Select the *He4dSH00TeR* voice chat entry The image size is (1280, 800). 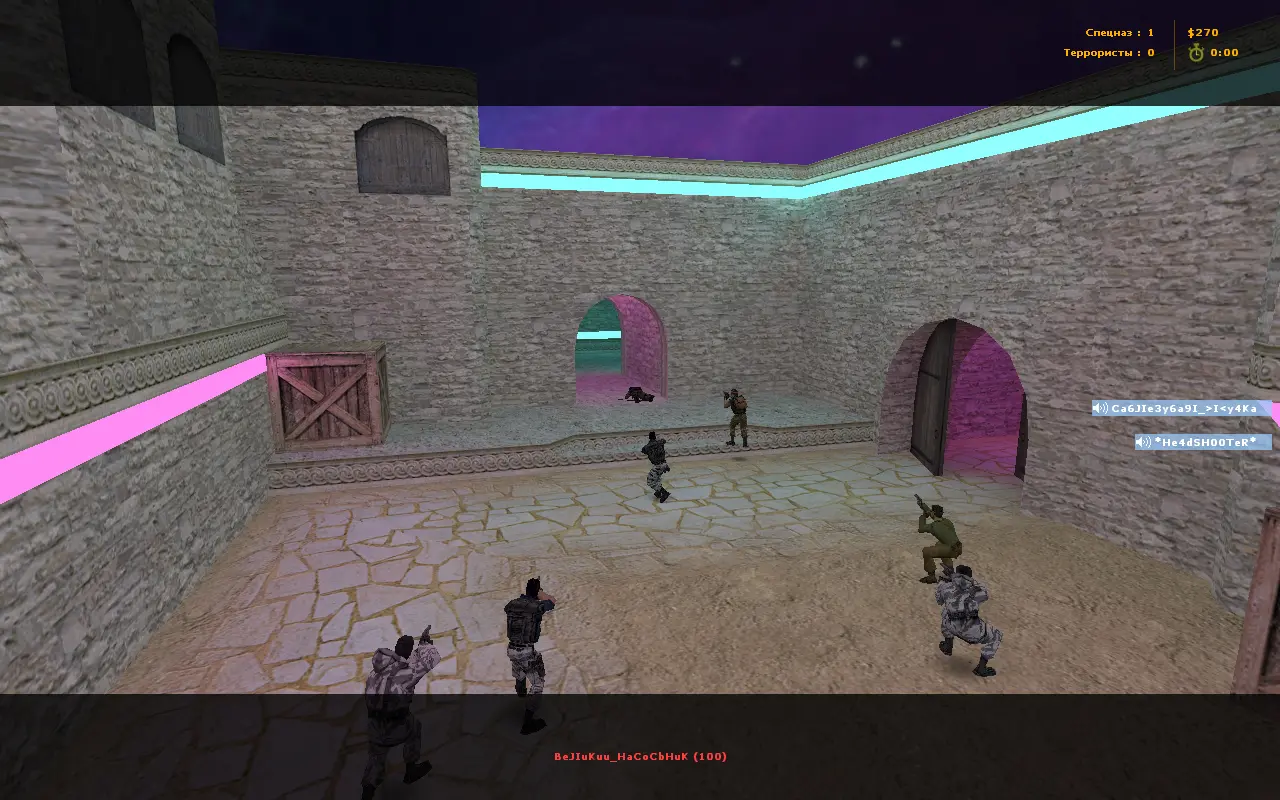[x=1203, y=442]
